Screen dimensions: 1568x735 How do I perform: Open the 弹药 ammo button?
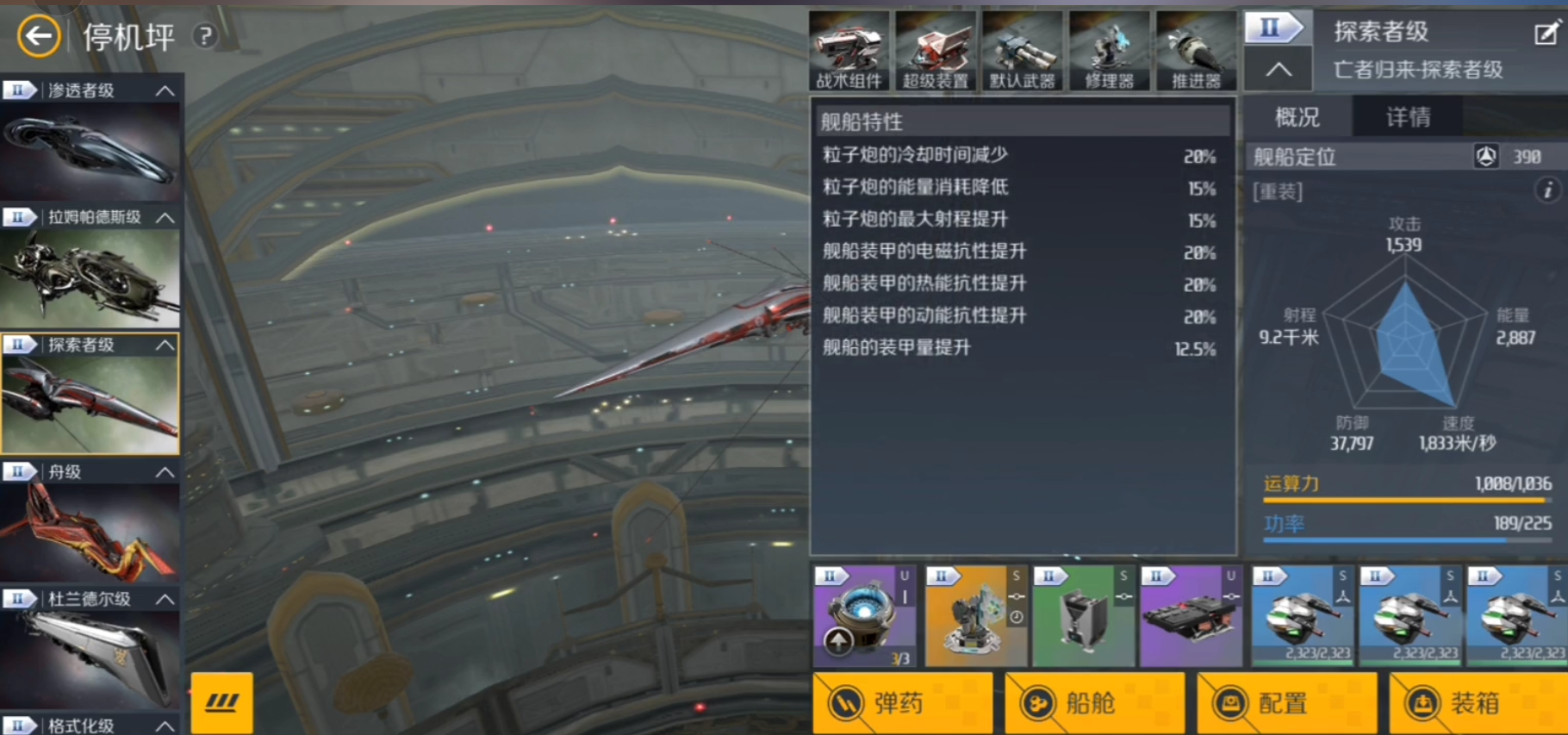902,703
